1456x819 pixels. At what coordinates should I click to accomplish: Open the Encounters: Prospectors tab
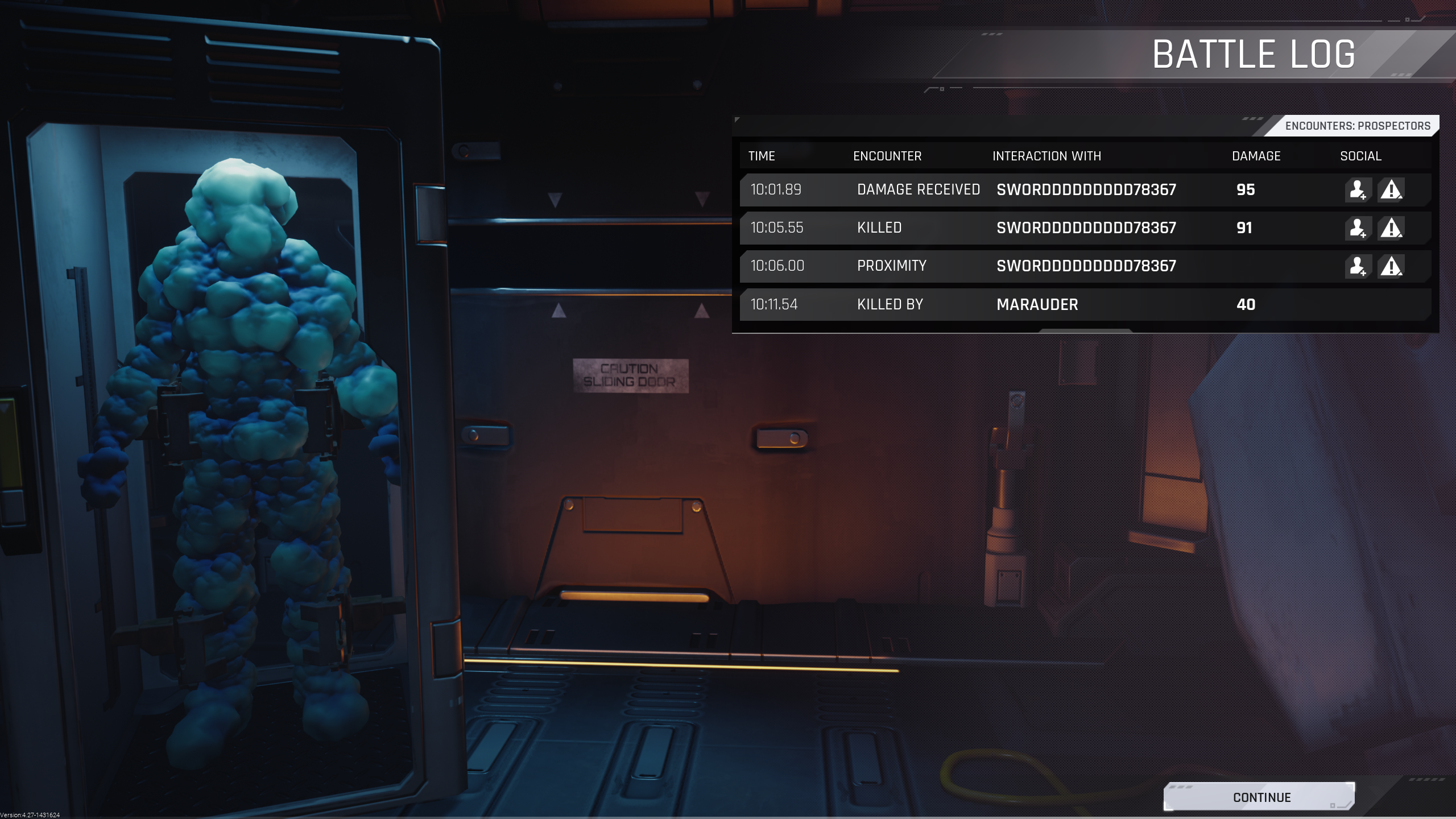click(1357, 126)
